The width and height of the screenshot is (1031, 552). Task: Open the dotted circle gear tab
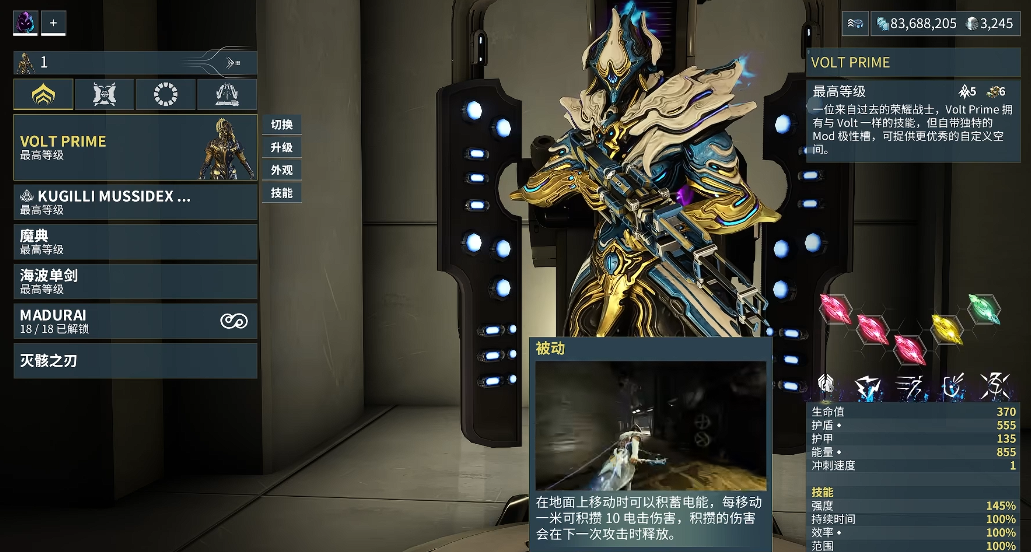[165, 95]
